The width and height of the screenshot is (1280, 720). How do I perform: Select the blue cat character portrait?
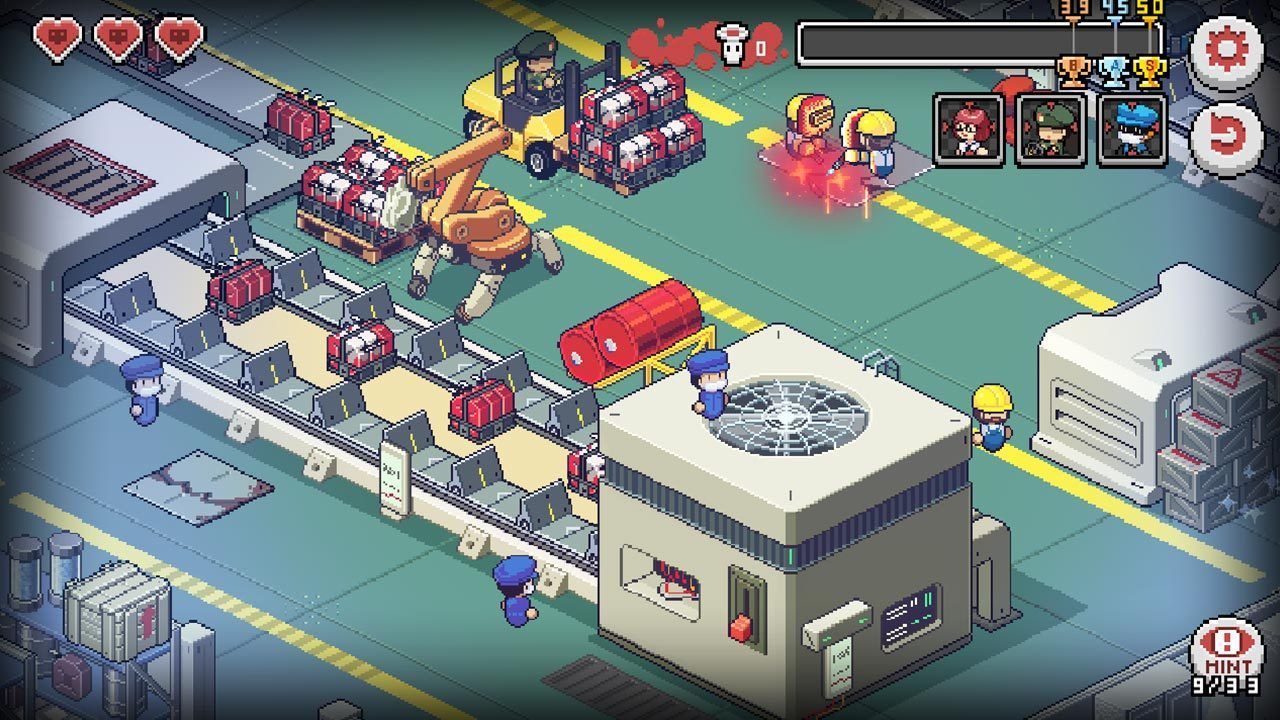tap(1131, 132)
